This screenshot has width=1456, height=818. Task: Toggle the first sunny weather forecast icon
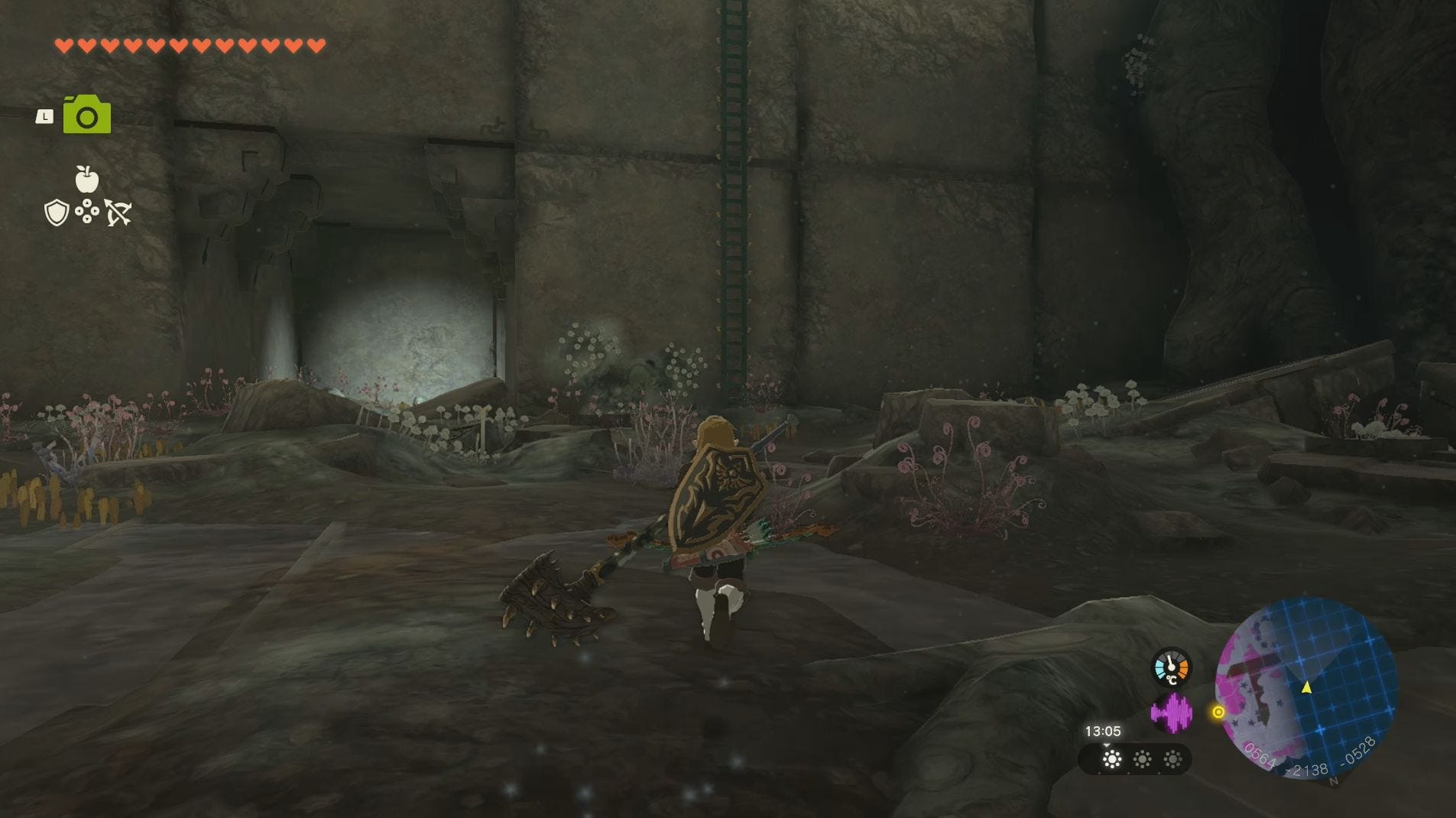click(x=1111, y=760)
